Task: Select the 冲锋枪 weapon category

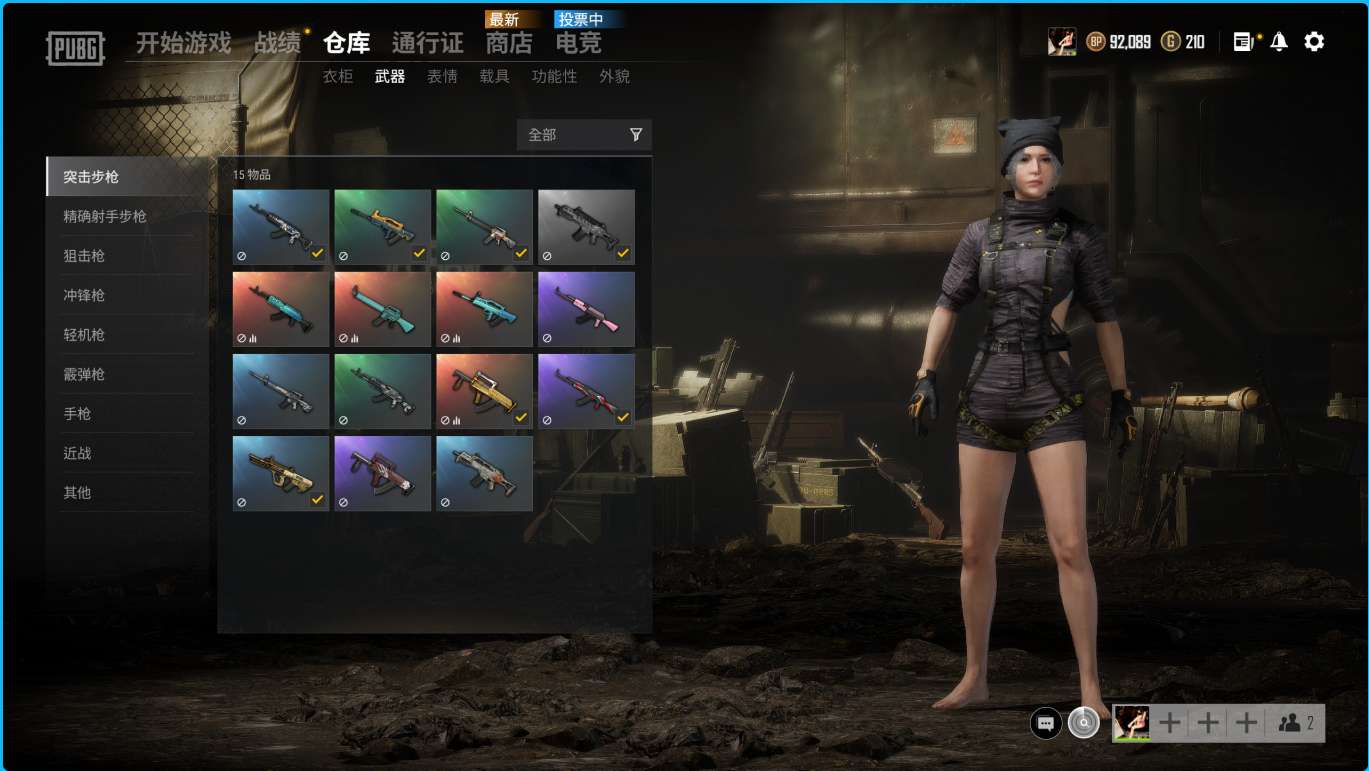Action: point(84,295)
